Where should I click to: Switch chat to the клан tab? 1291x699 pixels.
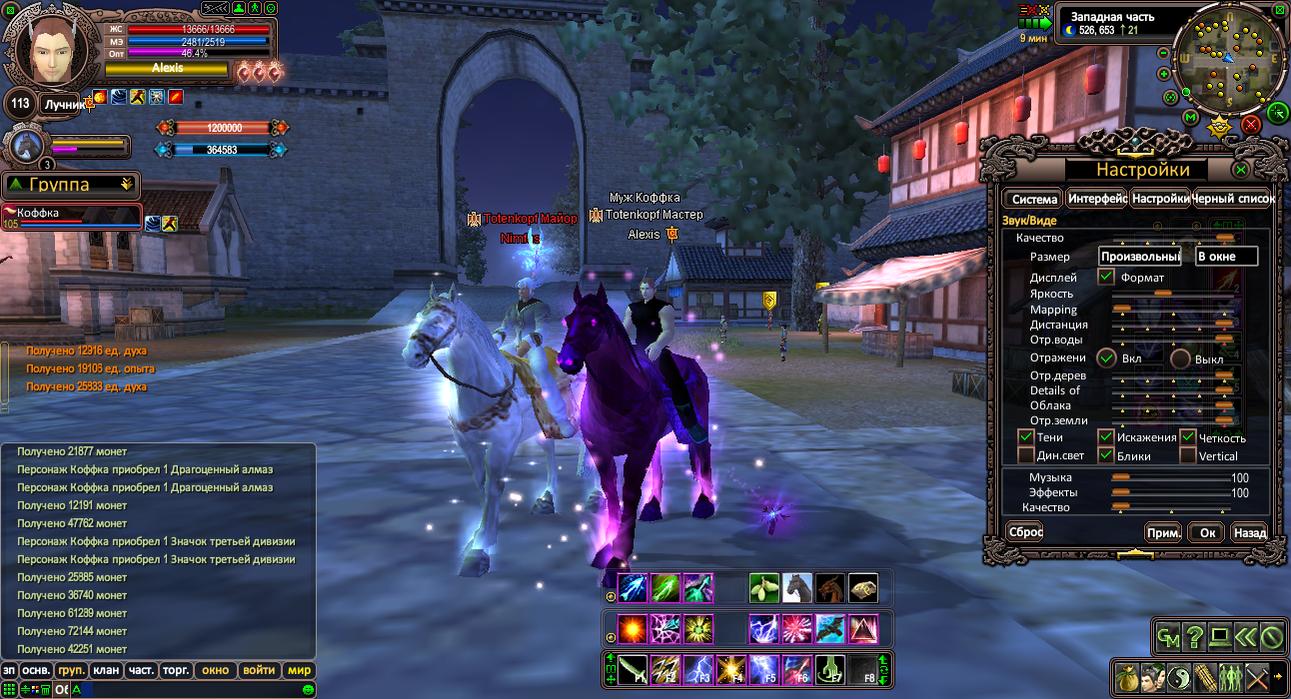pos(108,670)
